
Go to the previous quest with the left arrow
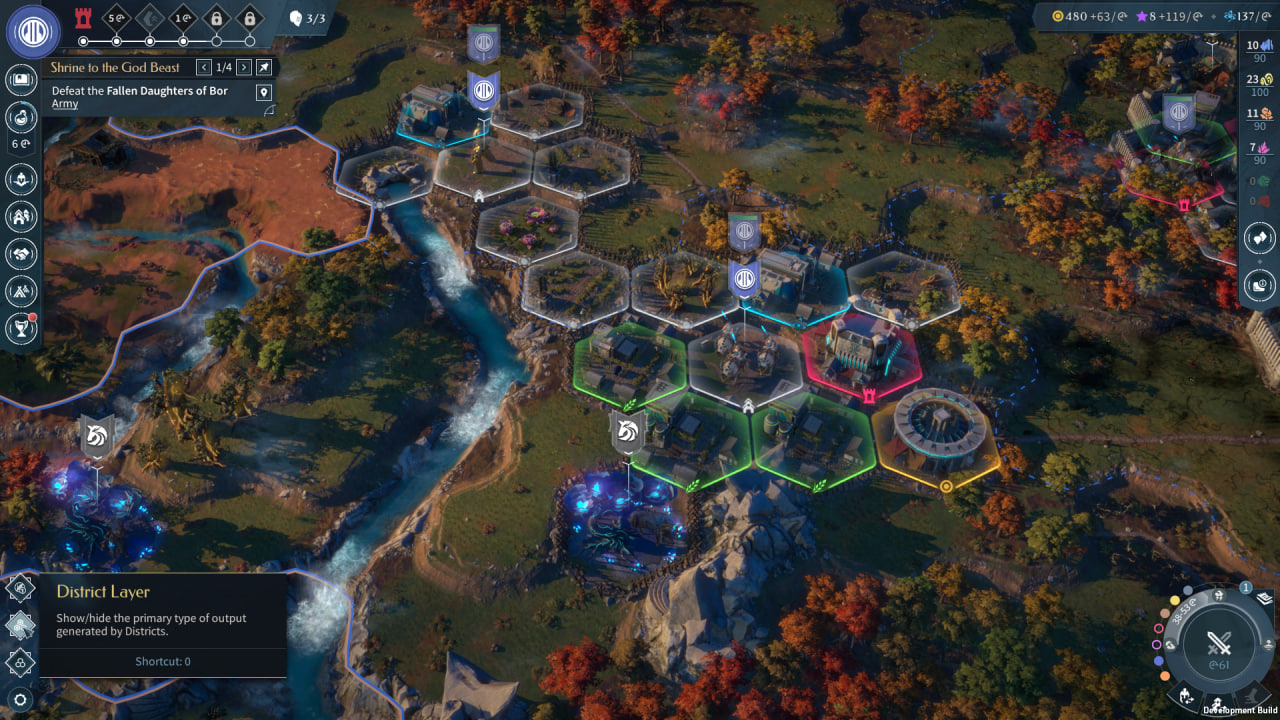pyautogui.click(x=204, y=67)
